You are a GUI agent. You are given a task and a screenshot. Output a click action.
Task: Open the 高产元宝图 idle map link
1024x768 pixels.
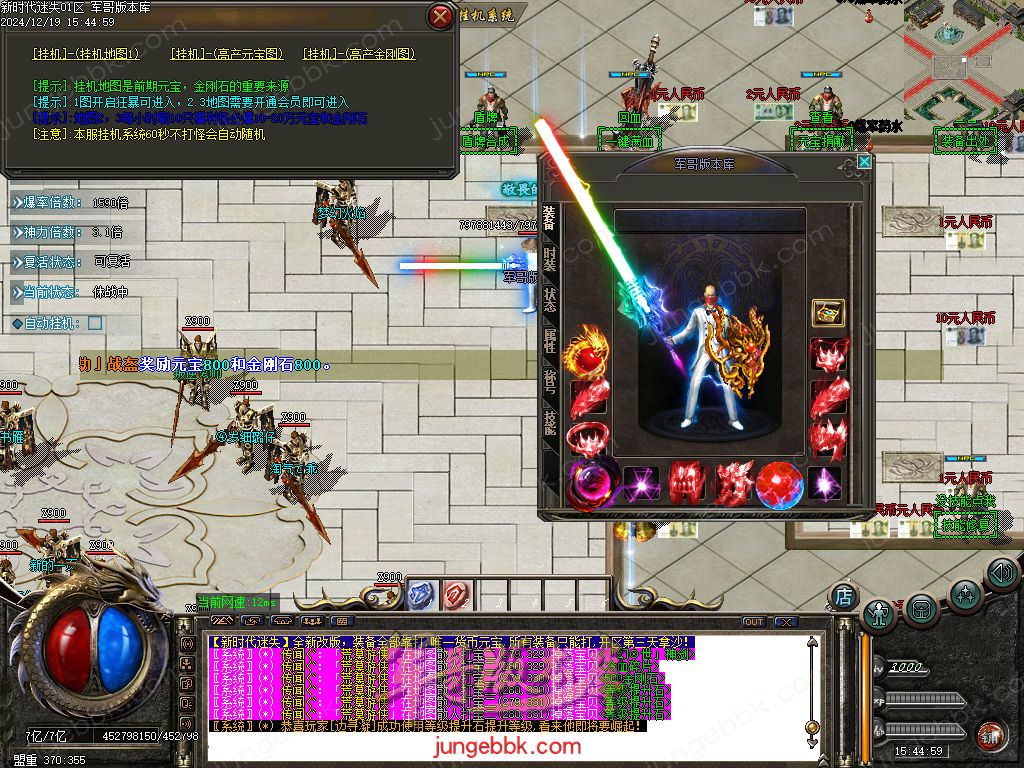click(x=227, y=54)
